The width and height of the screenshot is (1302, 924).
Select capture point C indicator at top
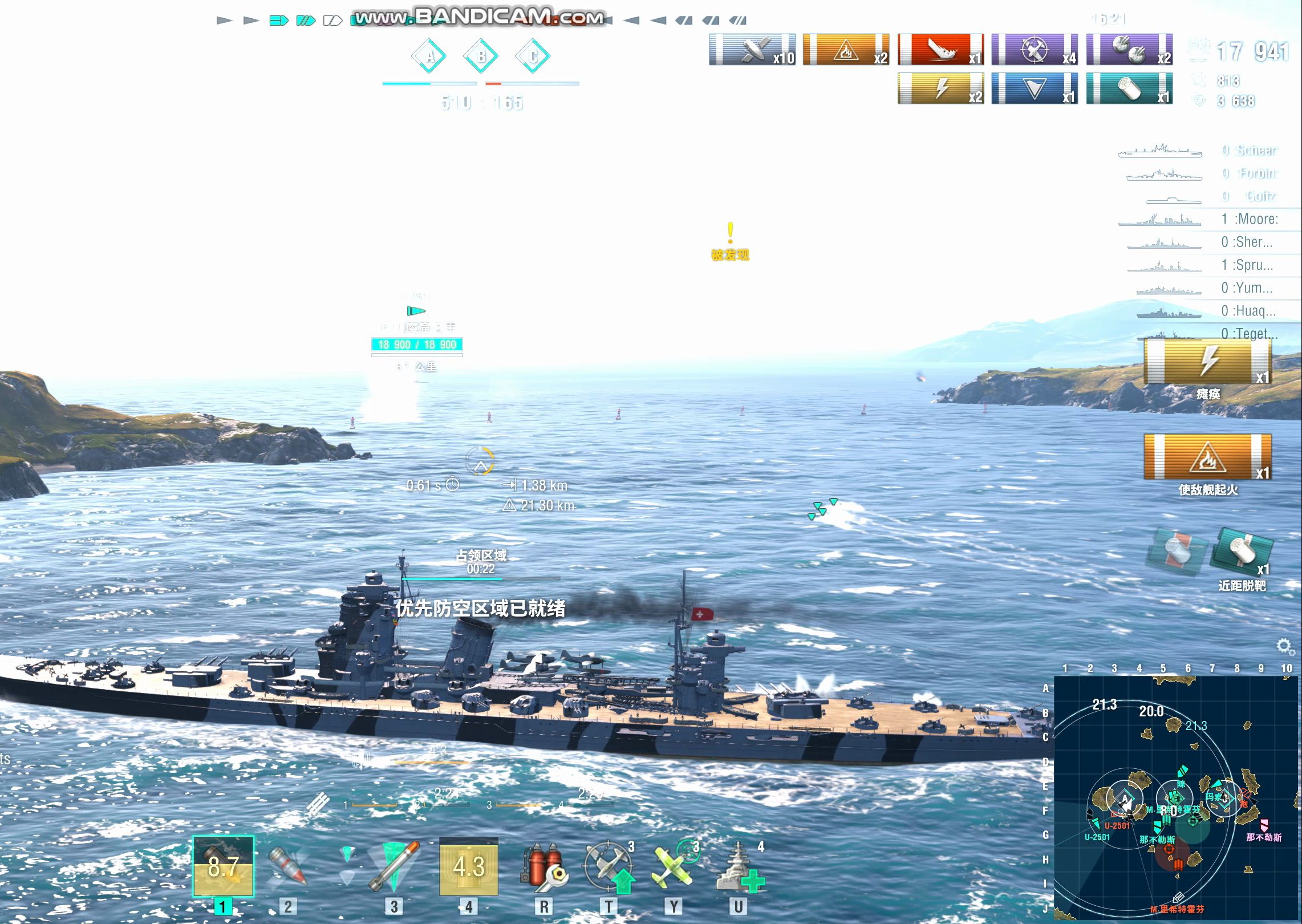(533, 56)
